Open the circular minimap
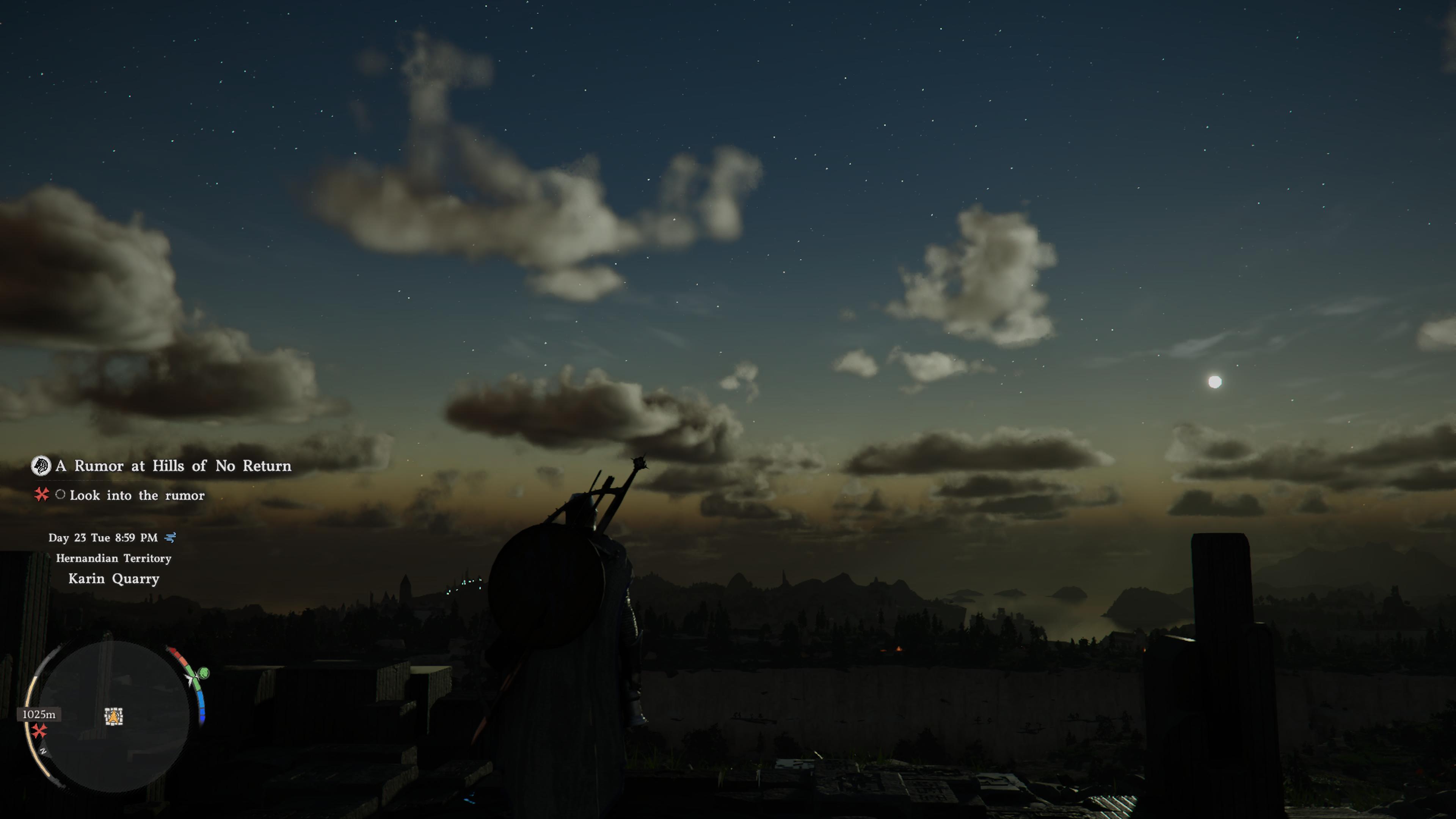This screenshot has height=819, width=1456. coord(113,715)
